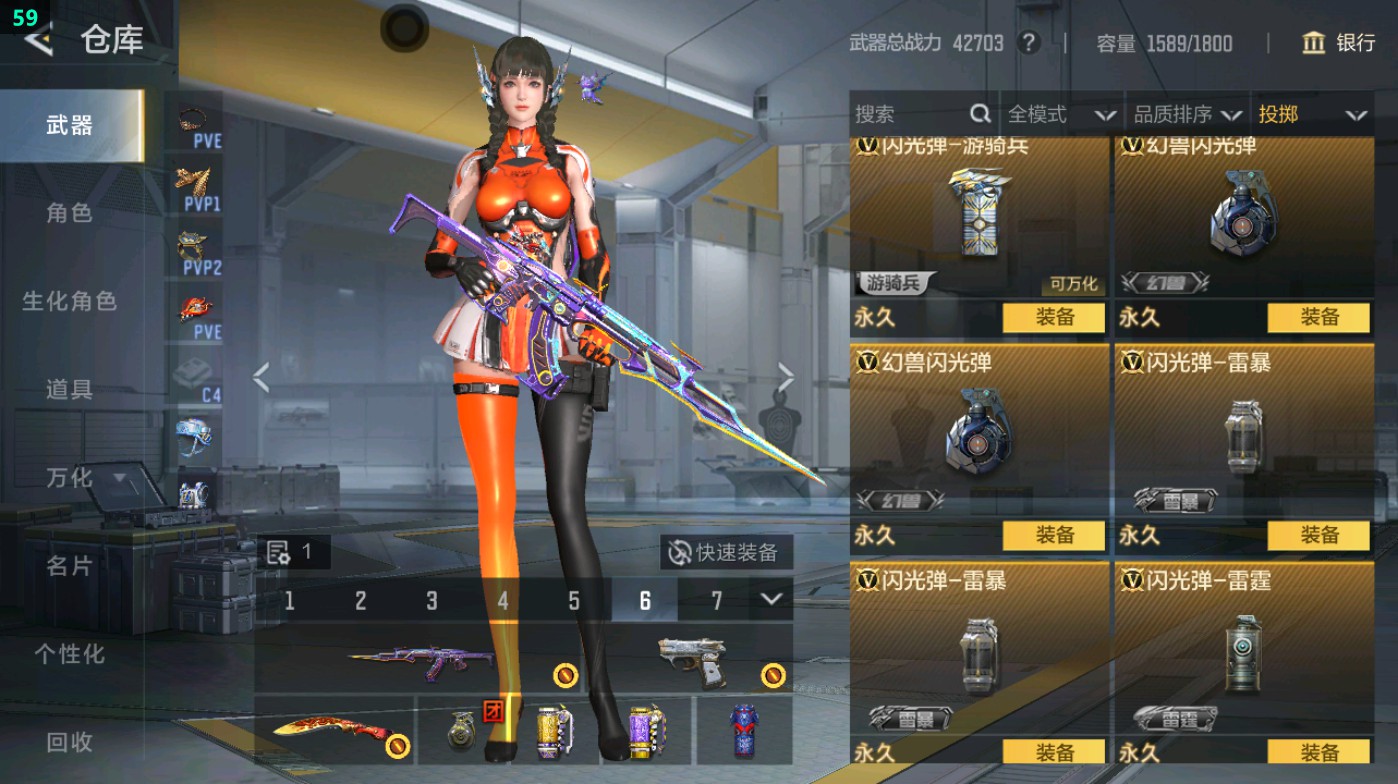Screen dimensions: 1398x784
Task: Equip the 闪光弹-游骑兵 grenade
Action: [x=1053, y=318]
